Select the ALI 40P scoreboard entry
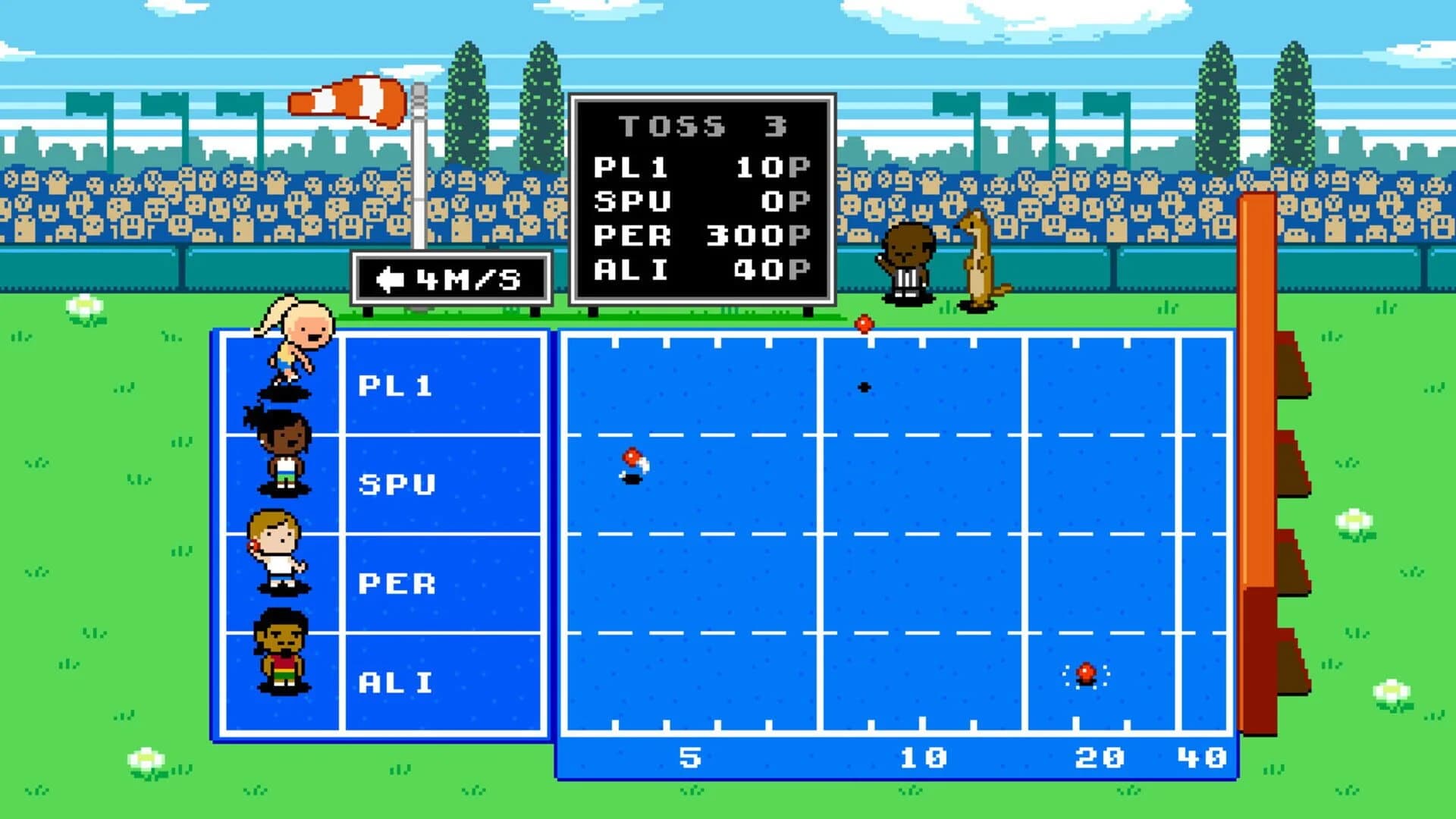Screen dimensions: 1456x819 (x=701, y=270)
